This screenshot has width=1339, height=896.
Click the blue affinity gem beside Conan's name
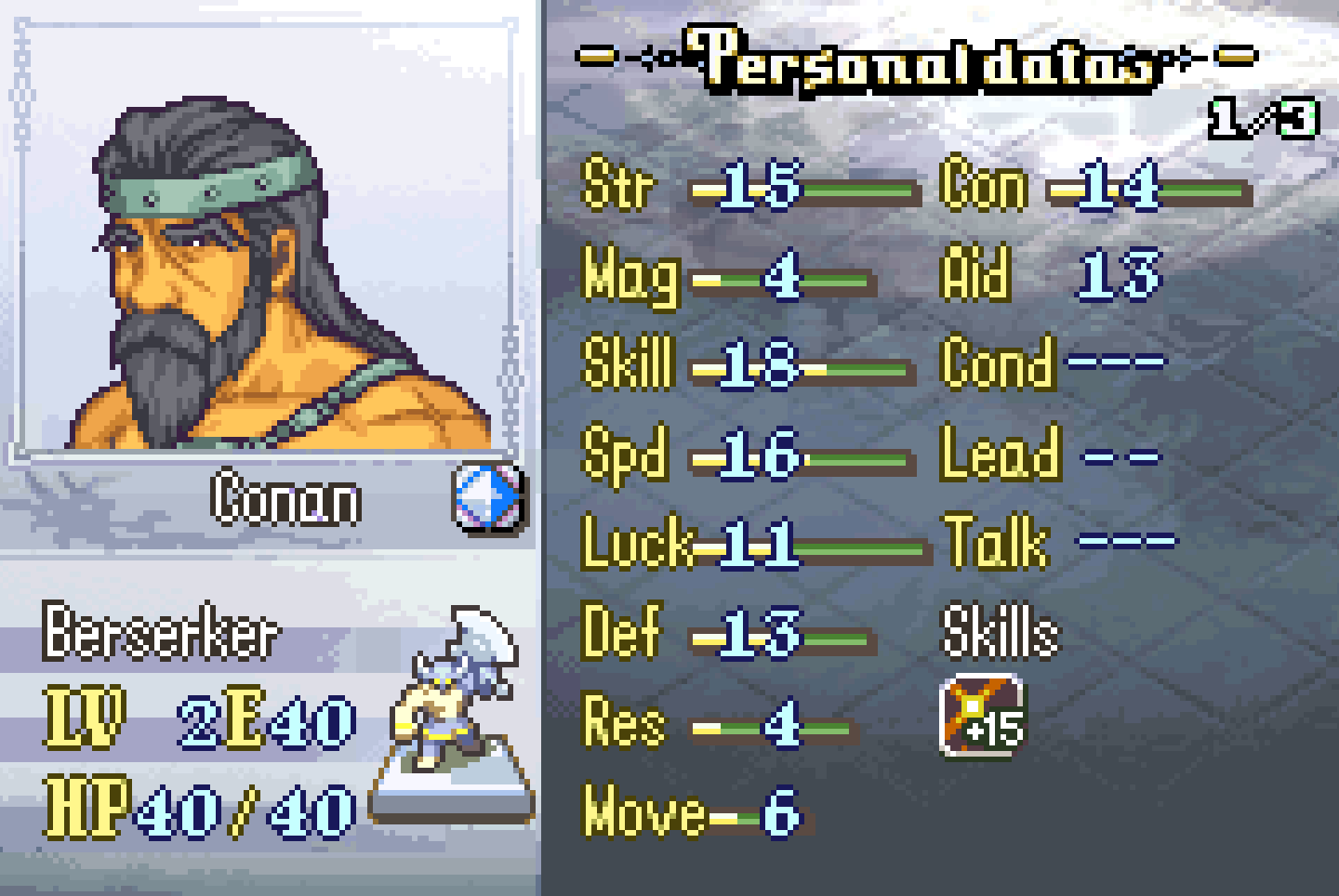(x=487, y=498)
